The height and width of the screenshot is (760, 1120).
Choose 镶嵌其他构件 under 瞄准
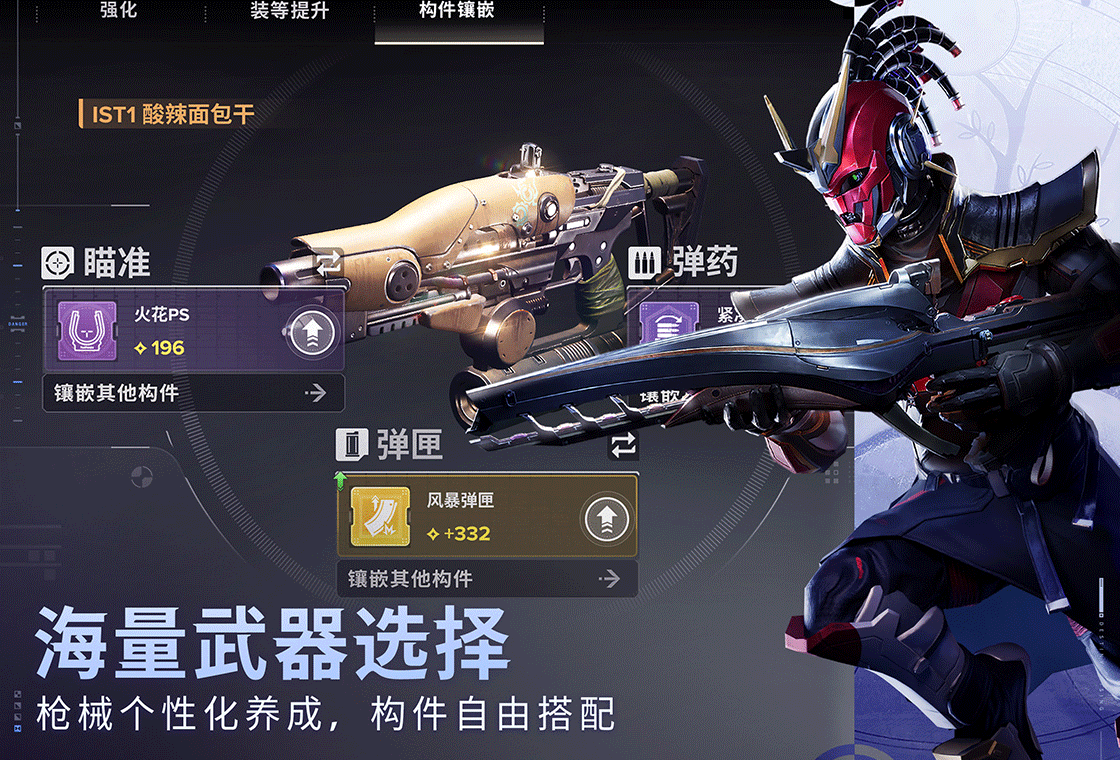coord(193,394)
